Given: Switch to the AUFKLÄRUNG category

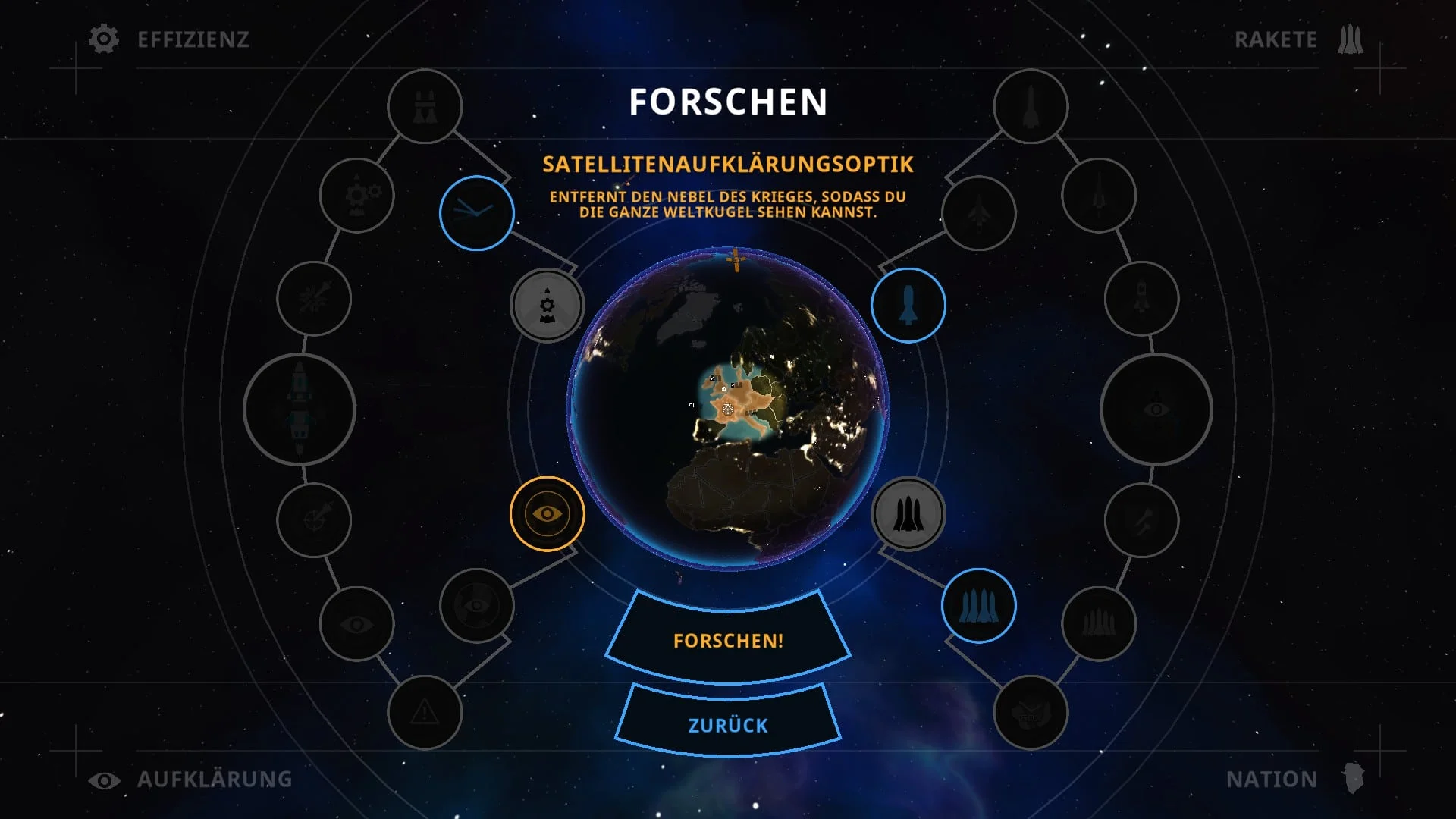Looking at the screenshot, I should click(190, 780).
